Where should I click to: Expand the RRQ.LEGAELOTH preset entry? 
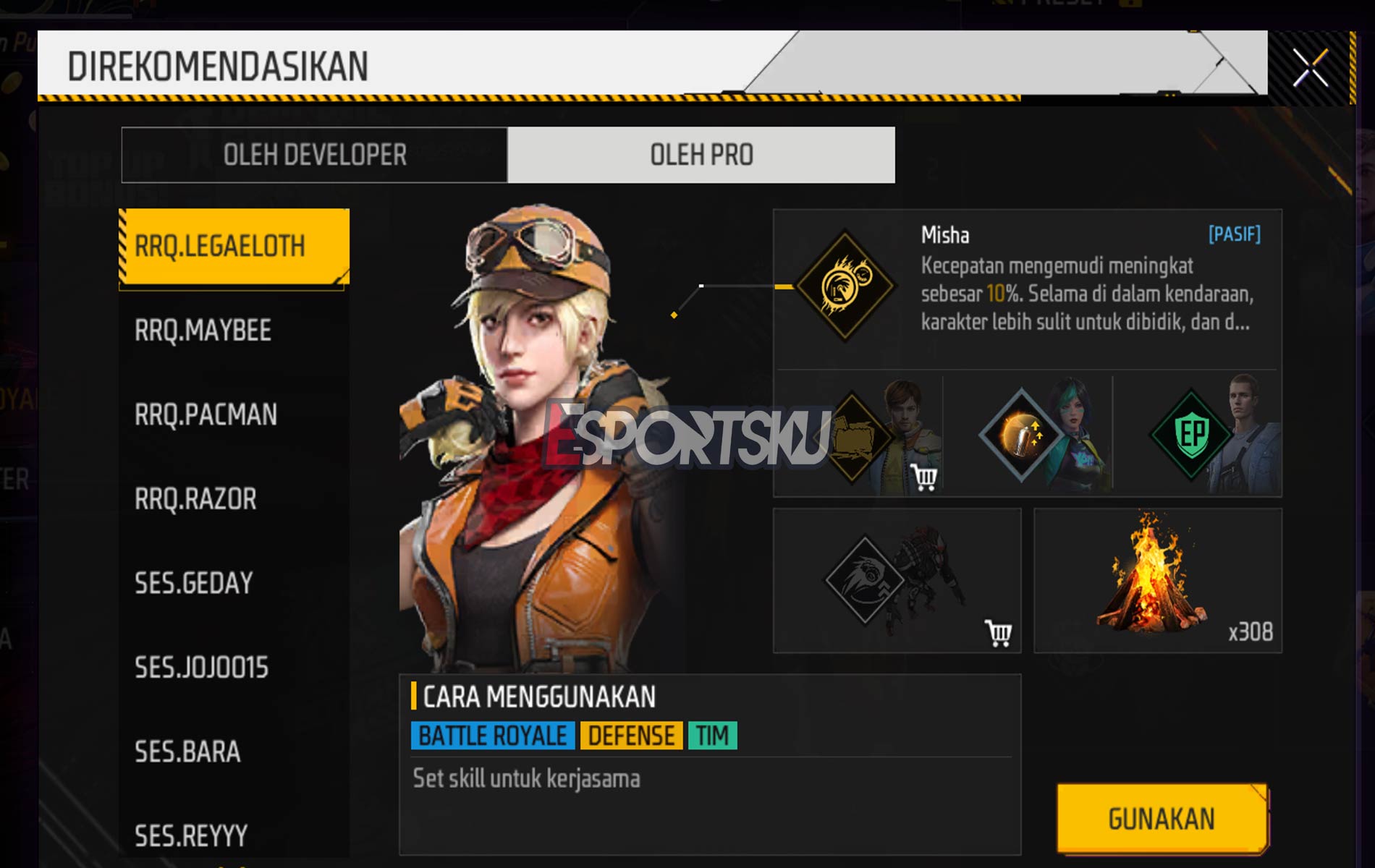tap(233, 244)
